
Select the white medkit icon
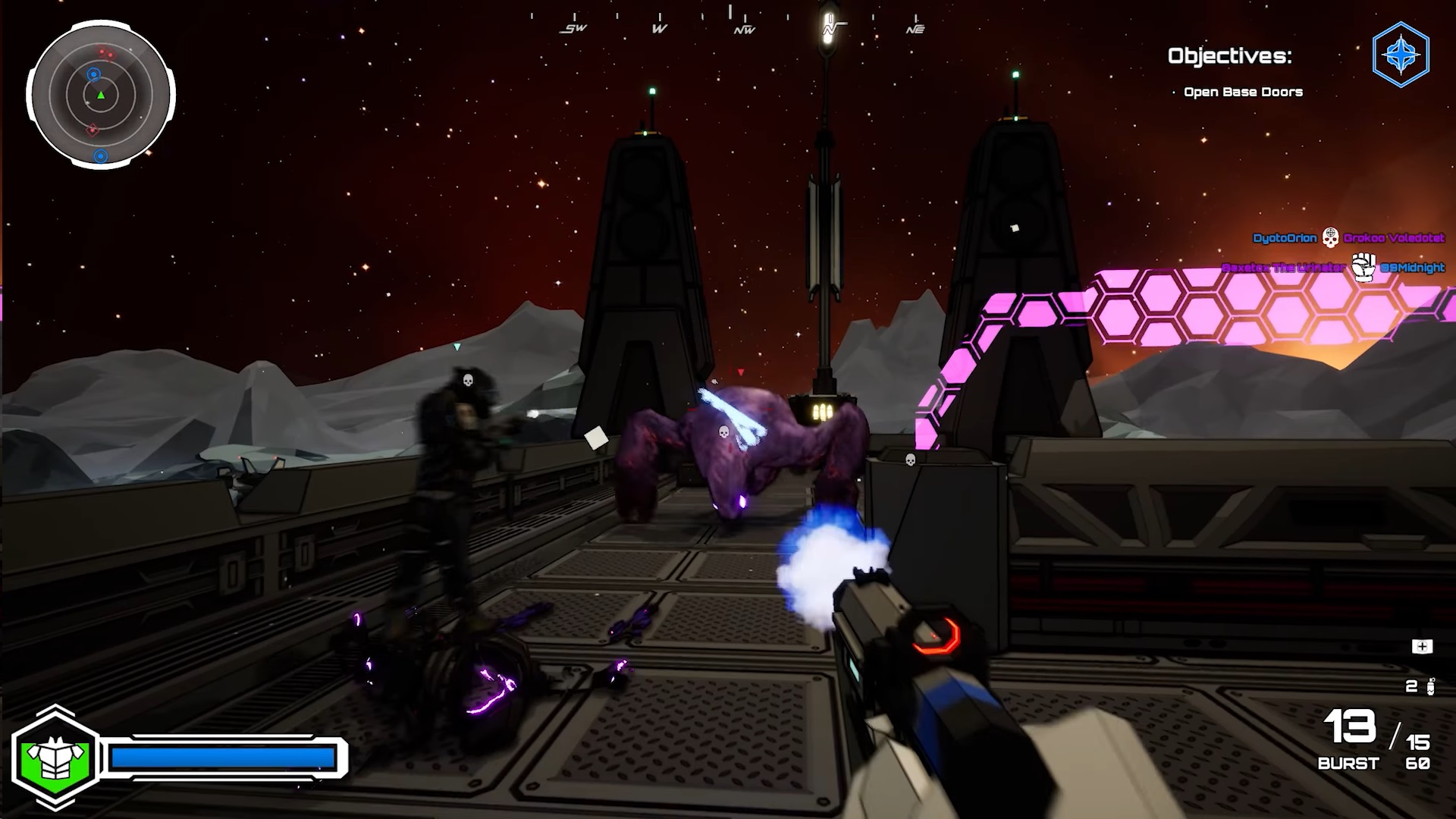click(1422, 646)
